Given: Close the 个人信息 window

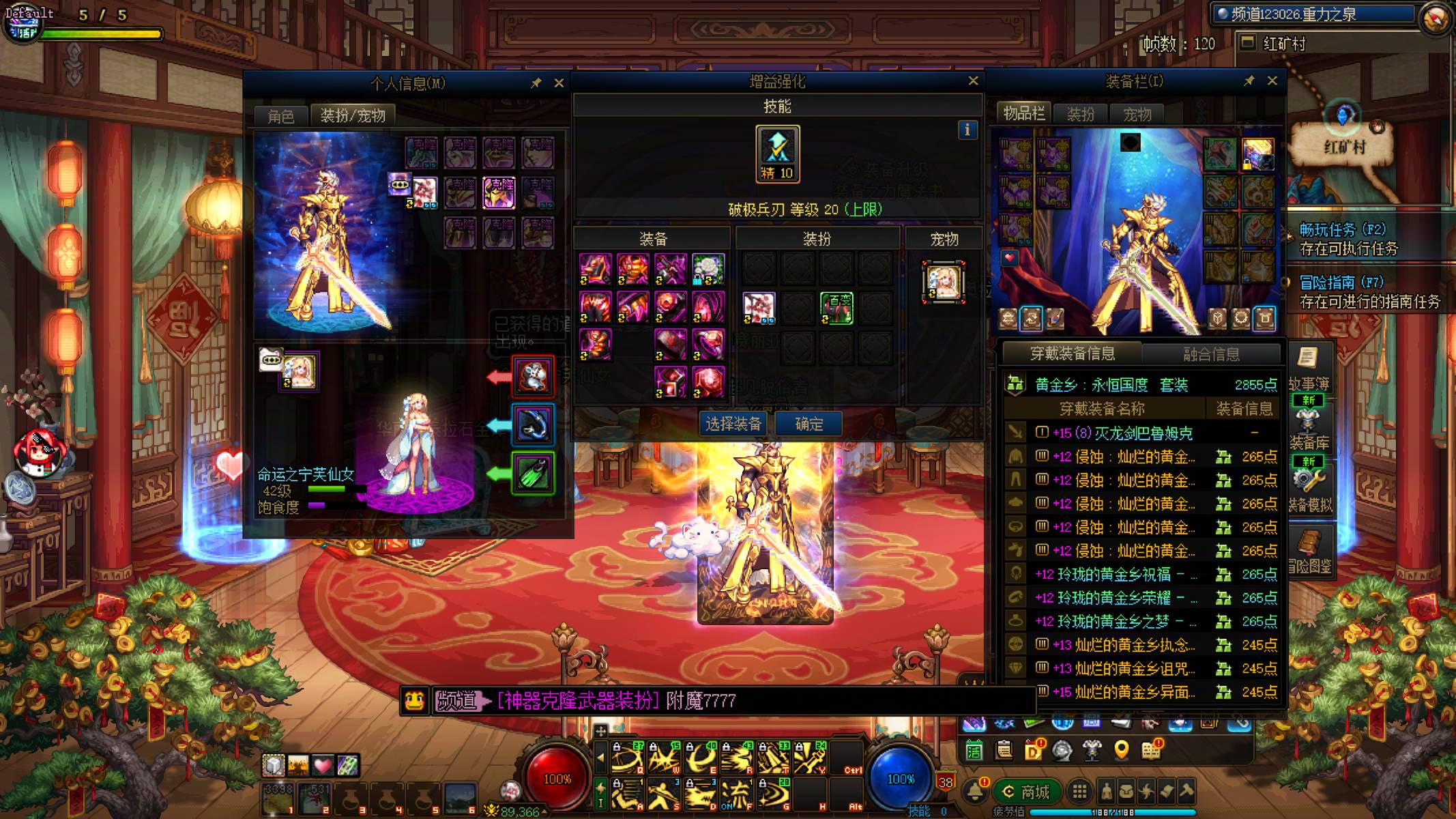Looking at the screenshot, I should [559, 83].
